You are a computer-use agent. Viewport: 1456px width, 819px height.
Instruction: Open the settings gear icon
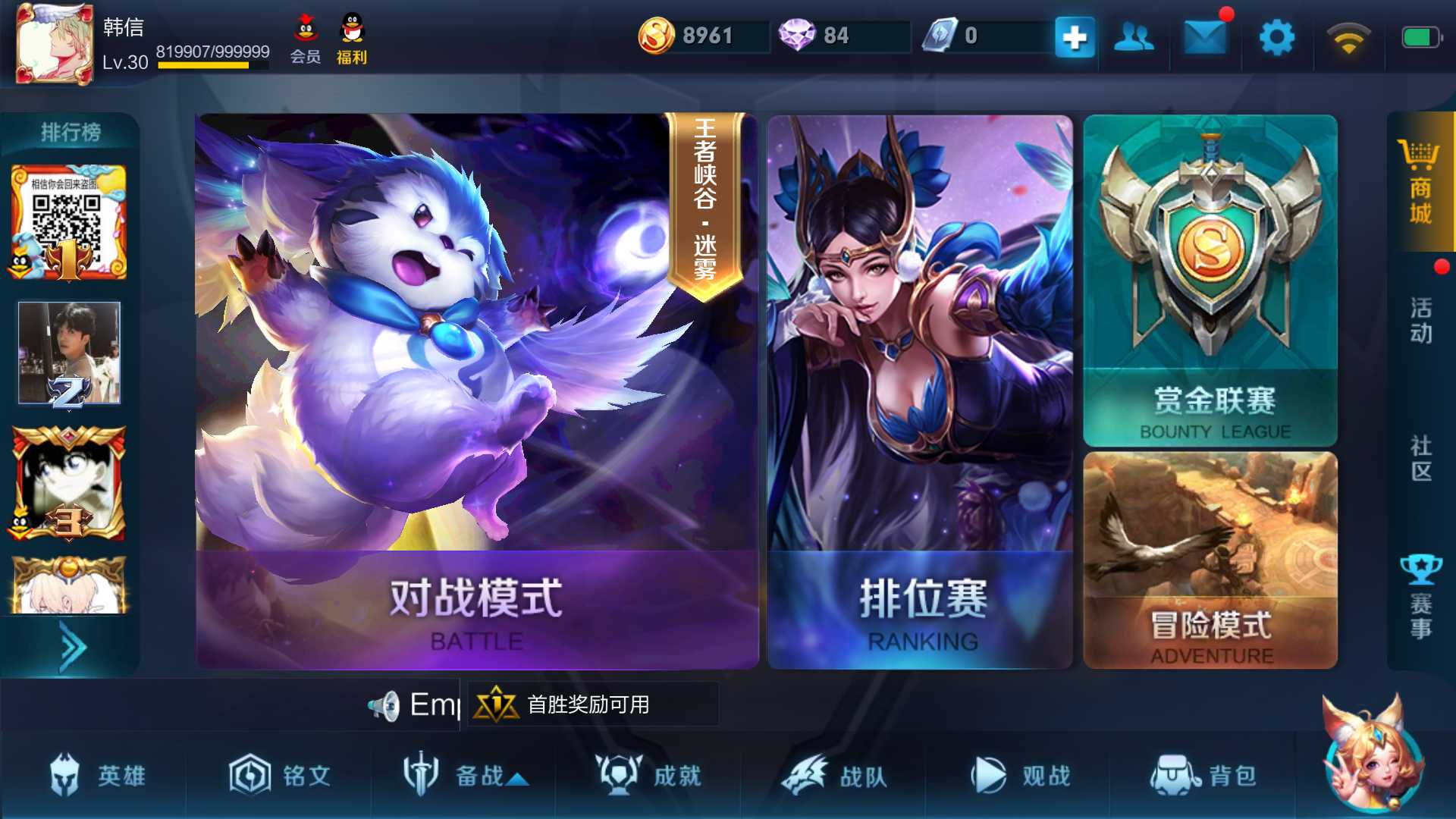click(1276, 36)
